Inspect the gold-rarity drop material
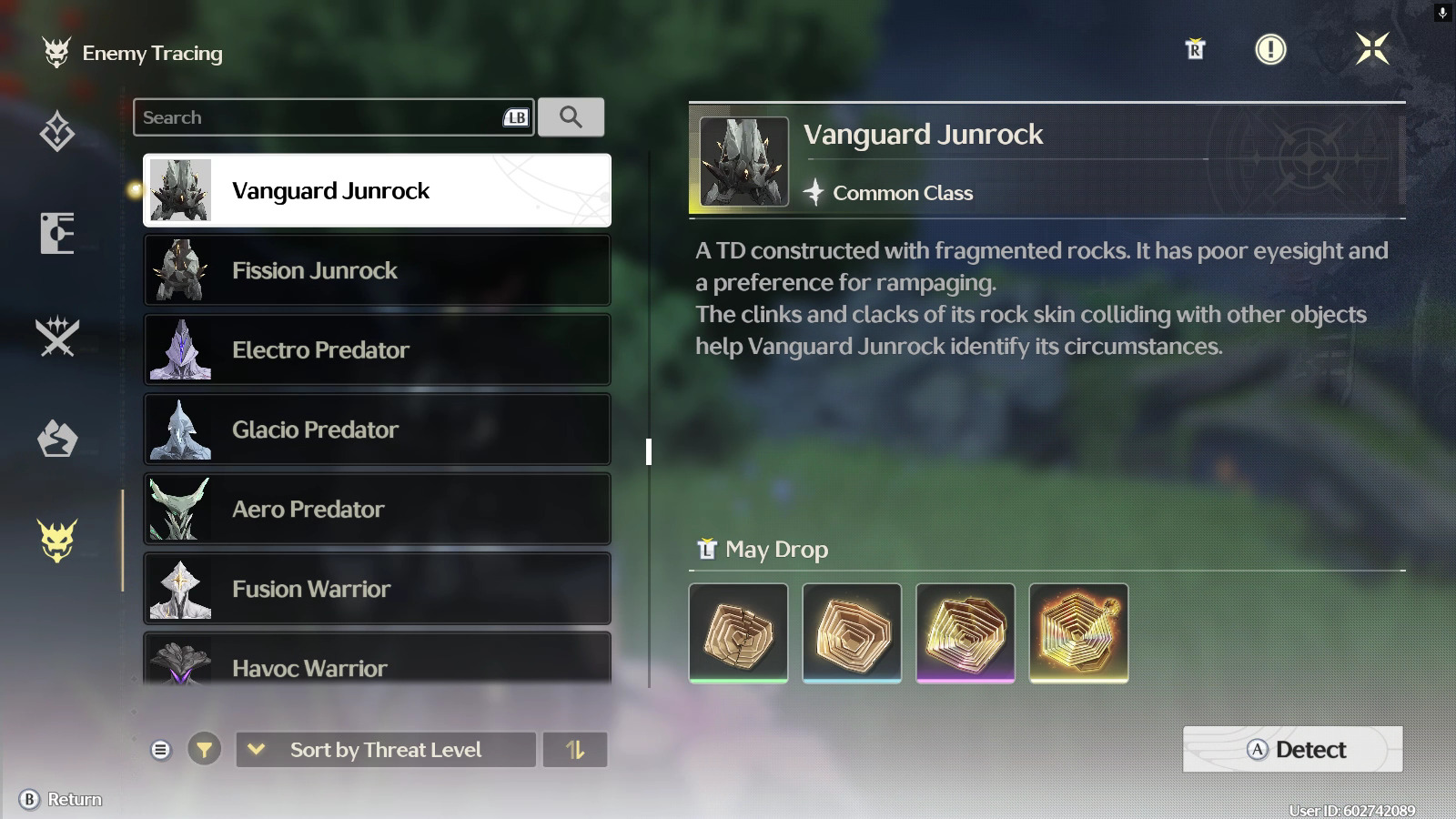This screenshot has height=819, width=1456. pos(1078,632)
